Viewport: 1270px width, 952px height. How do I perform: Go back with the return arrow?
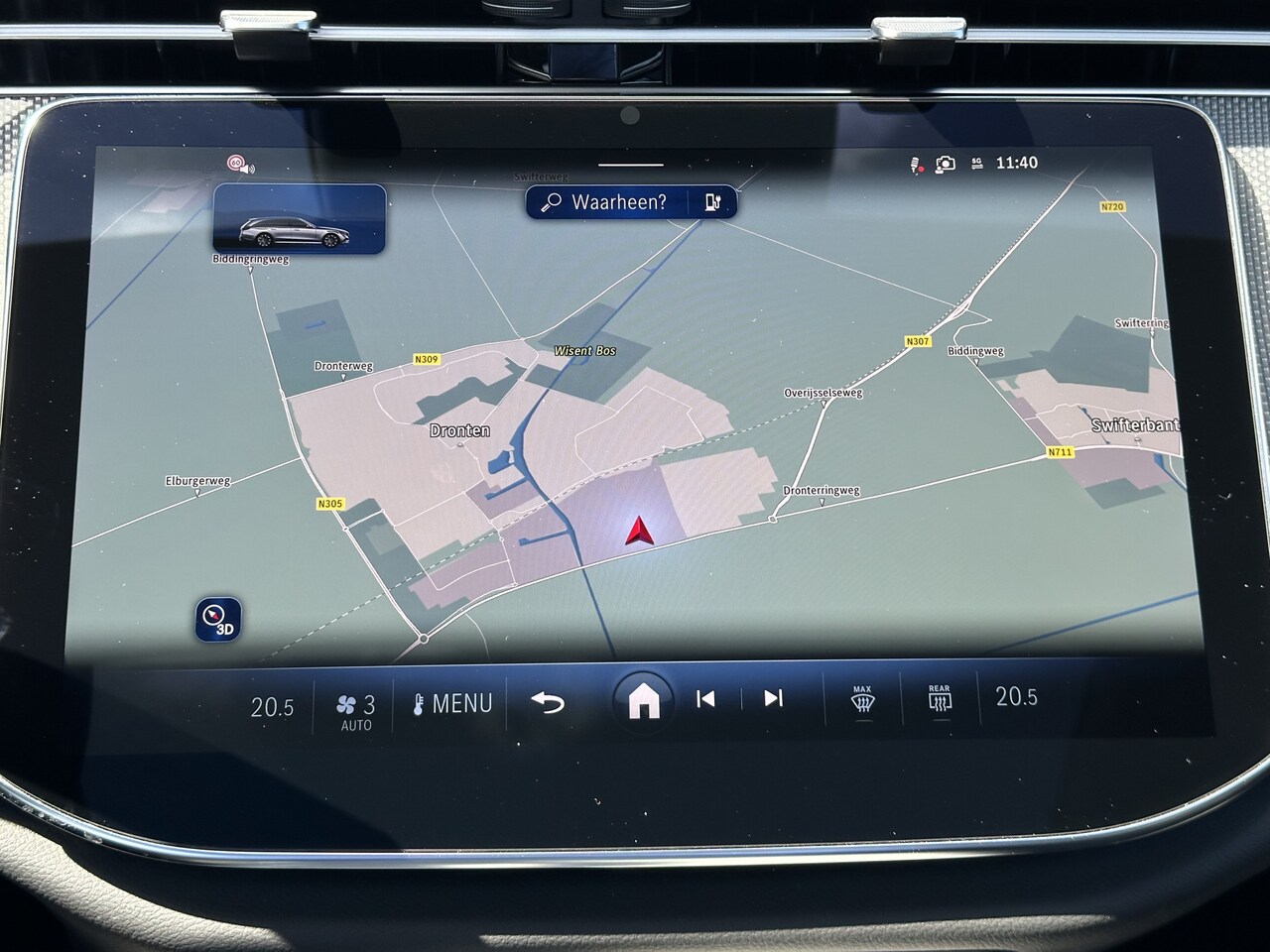548,702
